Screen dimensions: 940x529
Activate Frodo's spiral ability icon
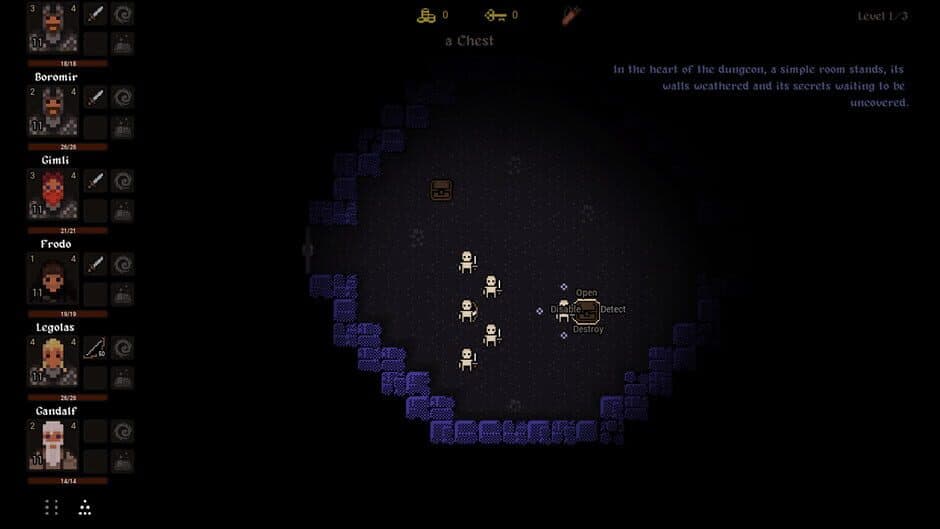[x=123, y=264]
